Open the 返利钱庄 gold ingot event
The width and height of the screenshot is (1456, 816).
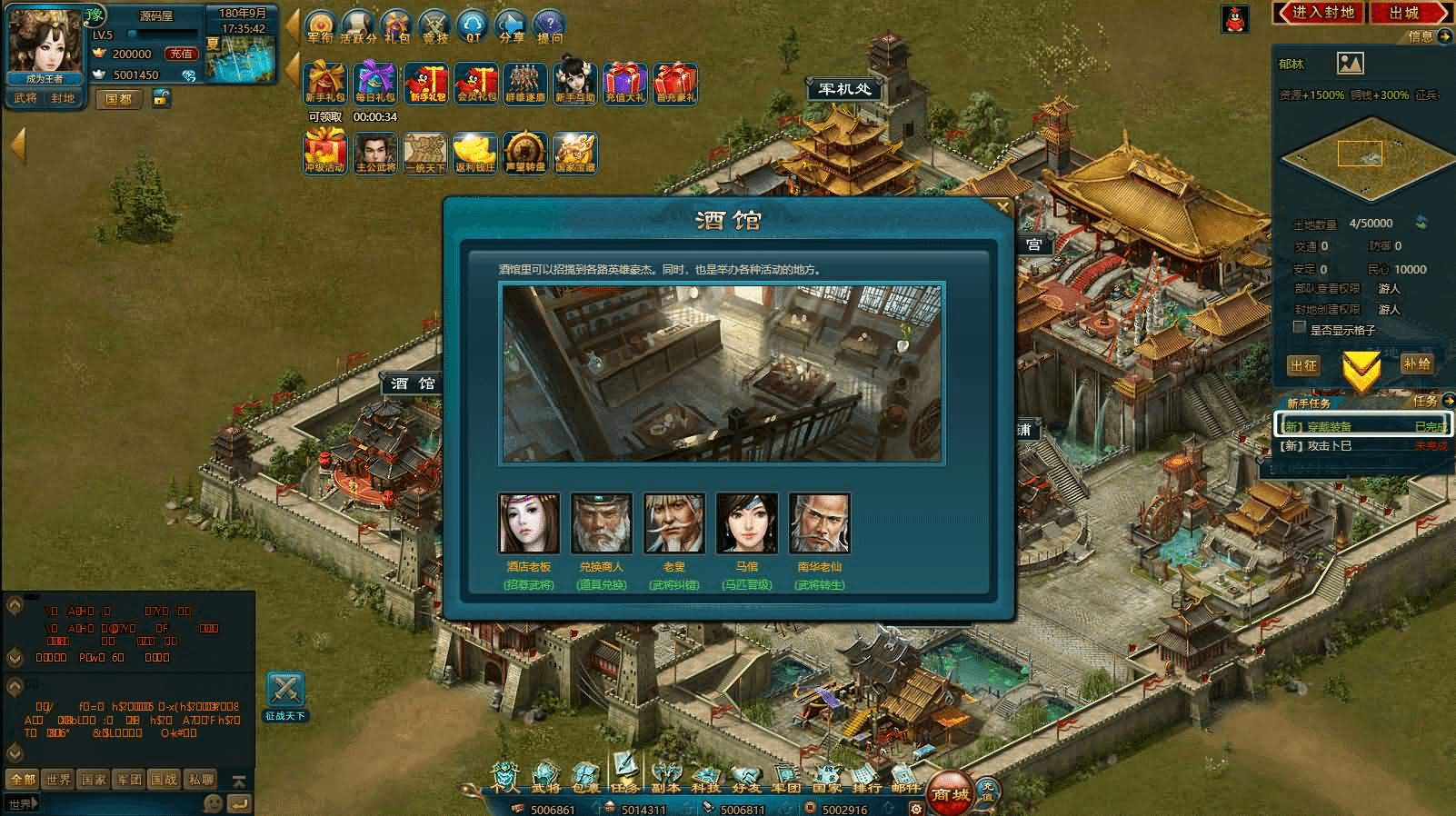point(475,153)
